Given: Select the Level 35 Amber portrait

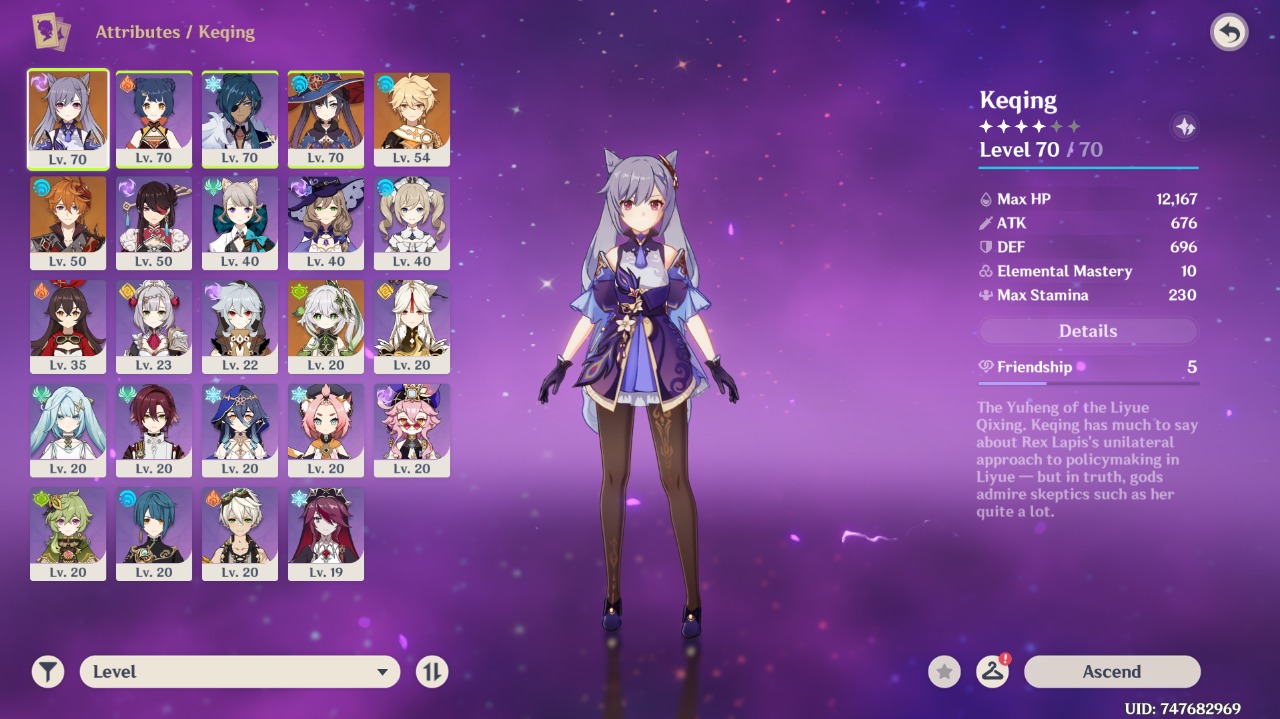Looking at the screenshot, I should click(68, 326).
